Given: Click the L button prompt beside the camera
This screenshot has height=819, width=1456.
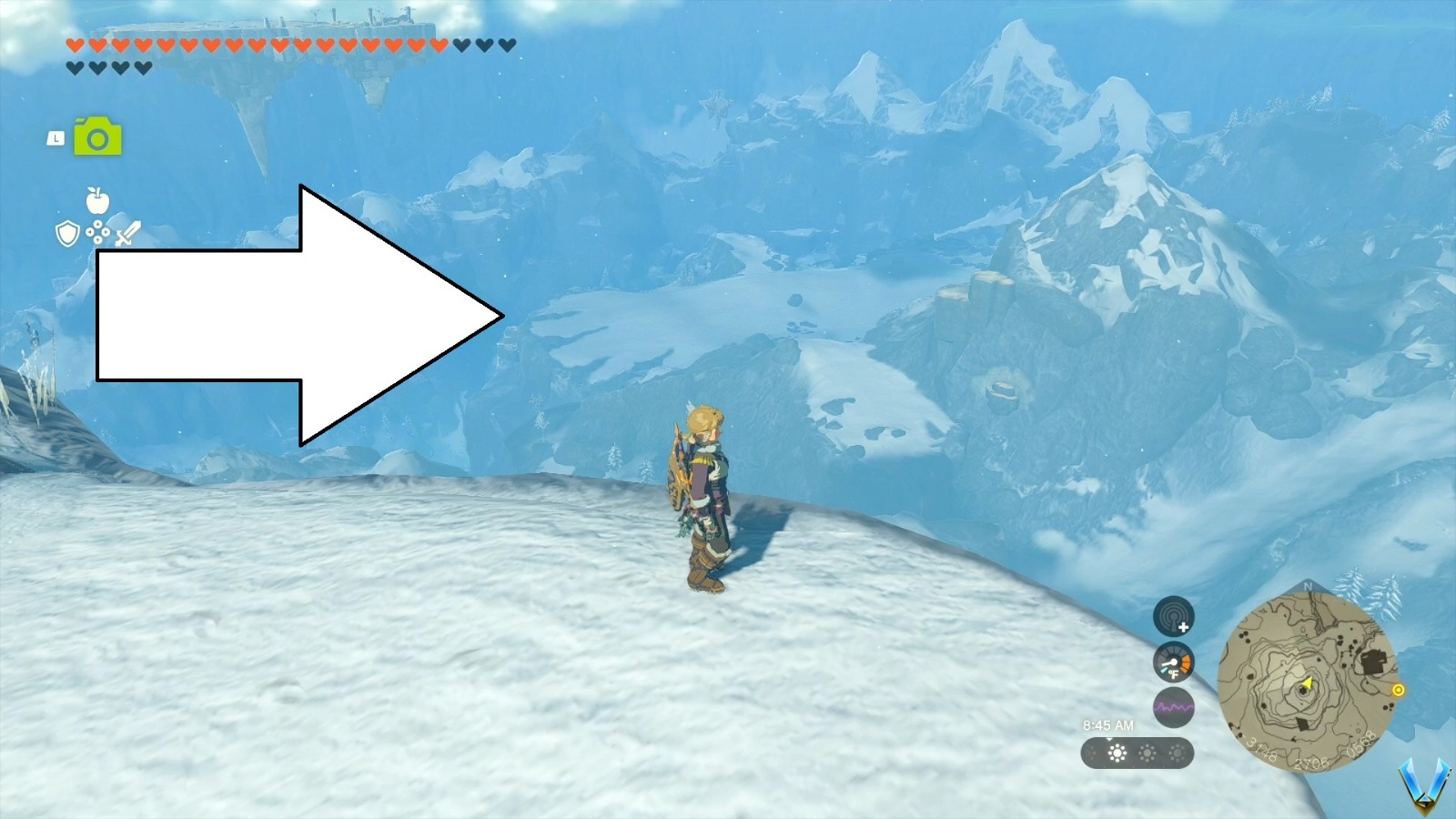Looking at the screenshot, I should point(56,139).
